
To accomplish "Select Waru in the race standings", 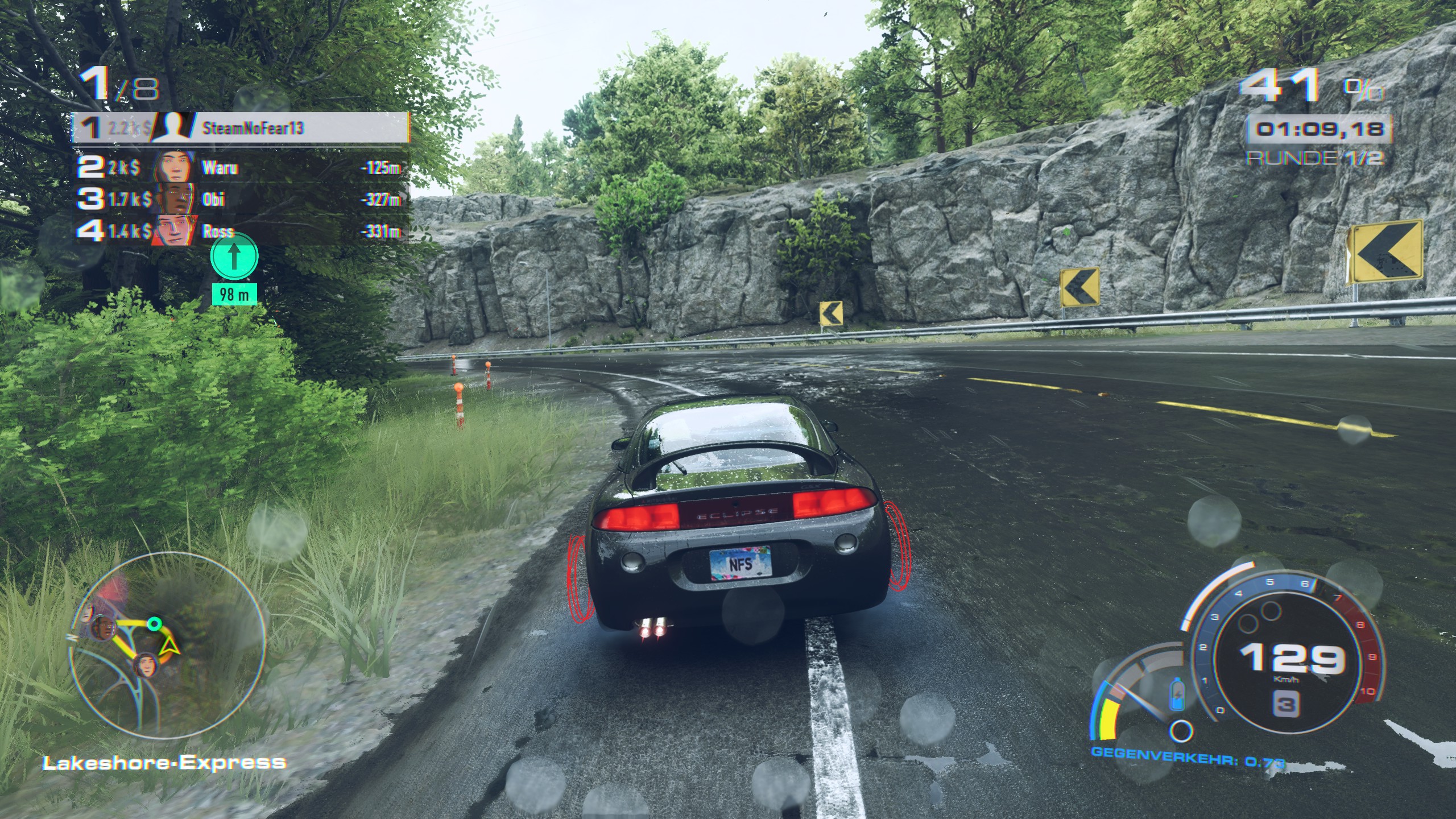I will click(239, 168).
